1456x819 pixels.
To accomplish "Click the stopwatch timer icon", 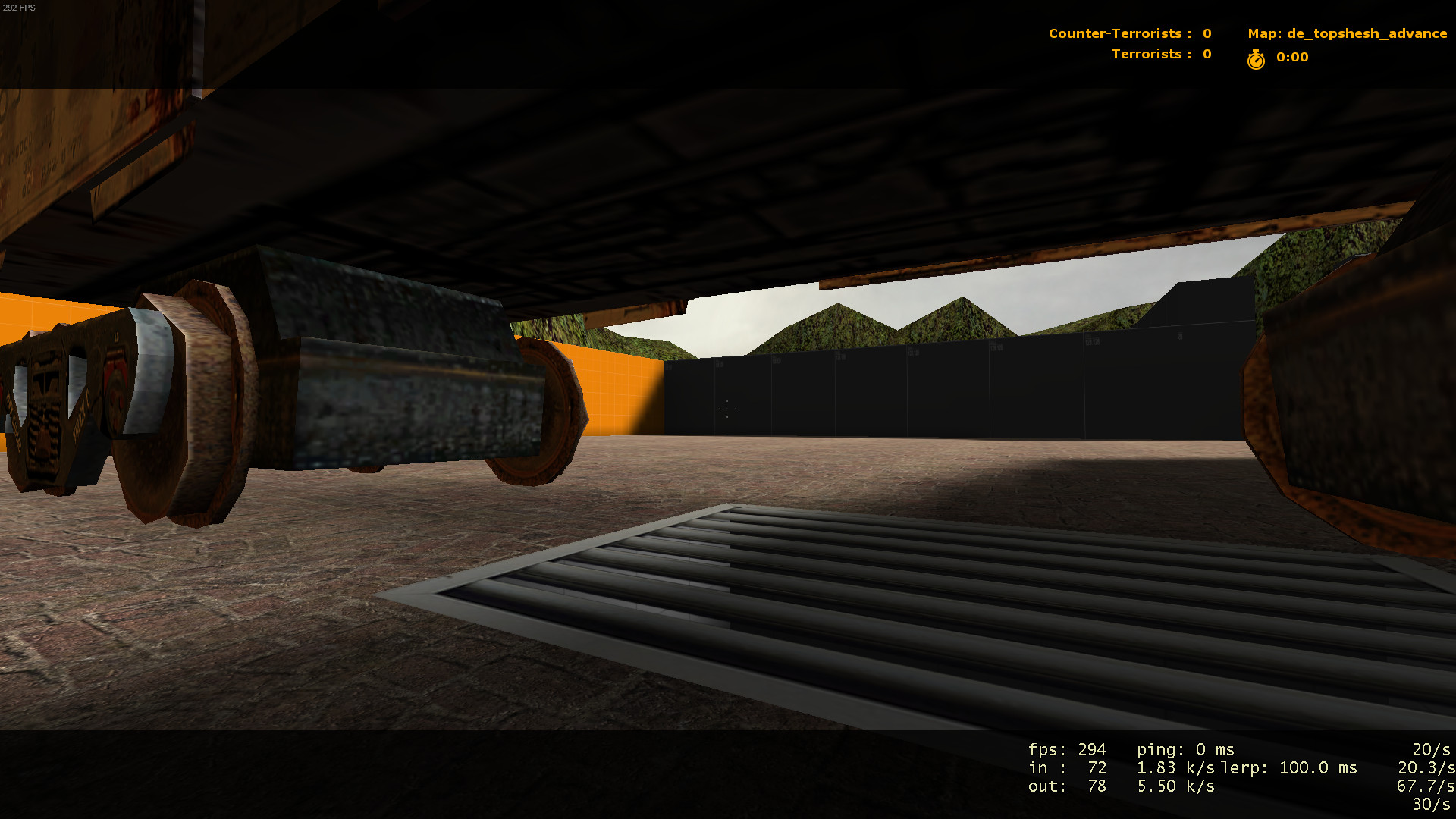I will [1257, 58].
